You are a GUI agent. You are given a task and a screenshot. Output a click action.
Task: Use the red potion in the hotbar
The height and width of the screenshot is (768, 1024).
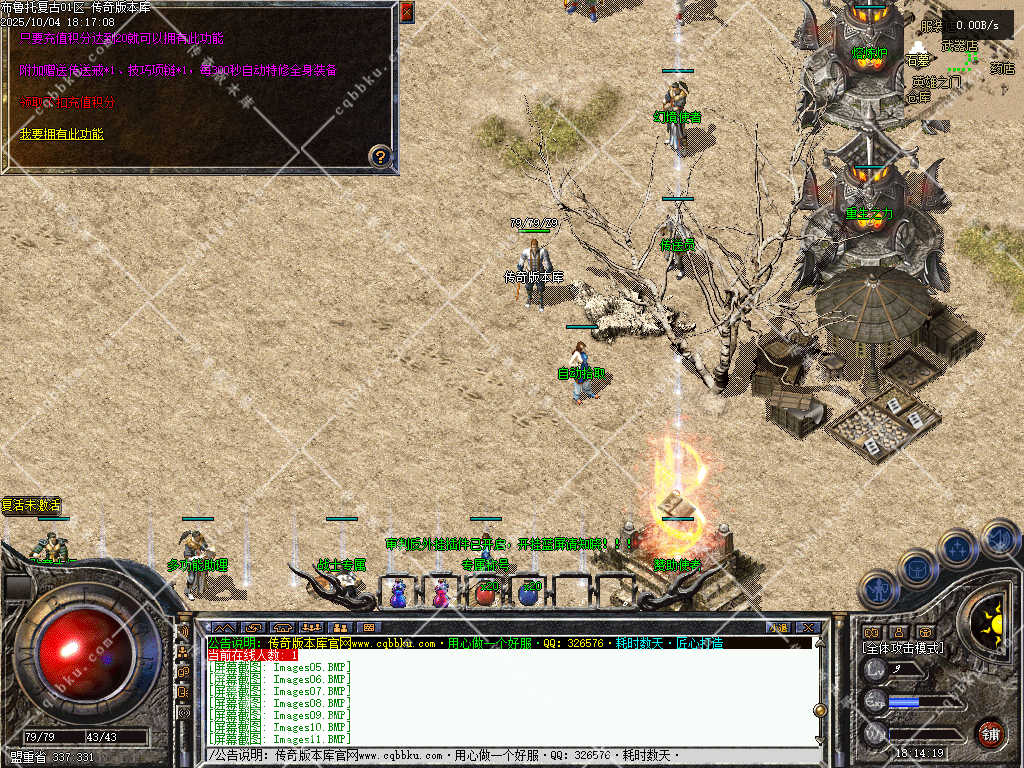tap(485, 594)
